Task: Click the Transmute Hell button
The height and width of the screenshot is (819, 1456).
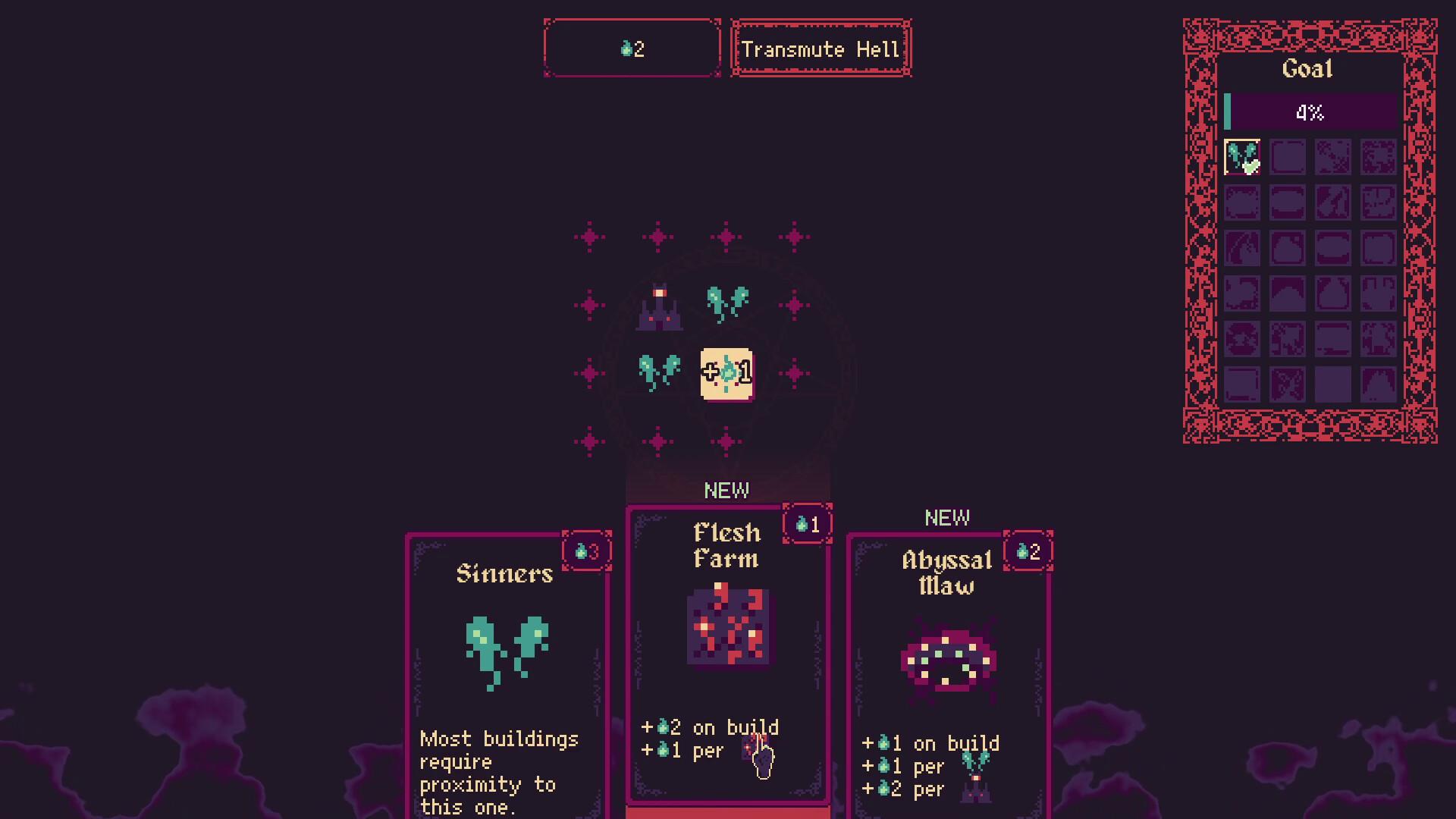Action: coord(821,49)
